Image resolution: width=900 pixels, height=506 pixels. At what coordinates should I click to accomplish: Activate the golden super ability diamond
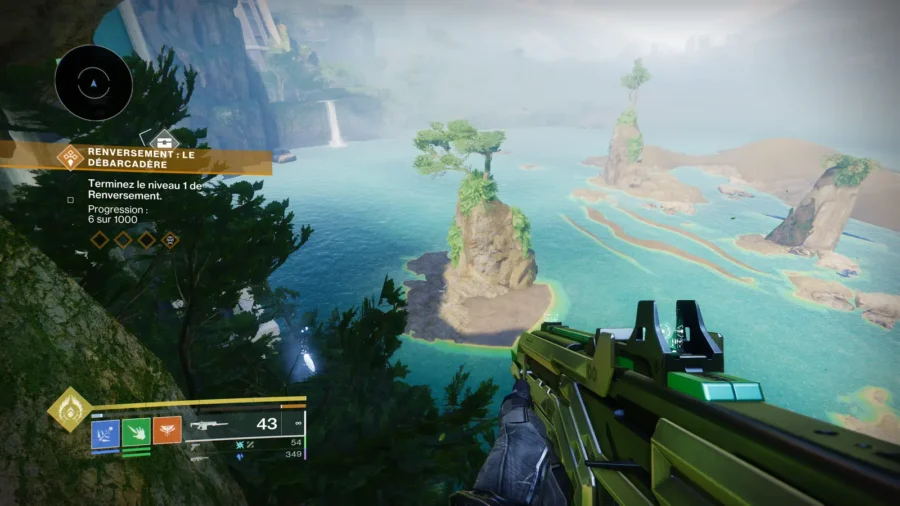pos(69,409)
